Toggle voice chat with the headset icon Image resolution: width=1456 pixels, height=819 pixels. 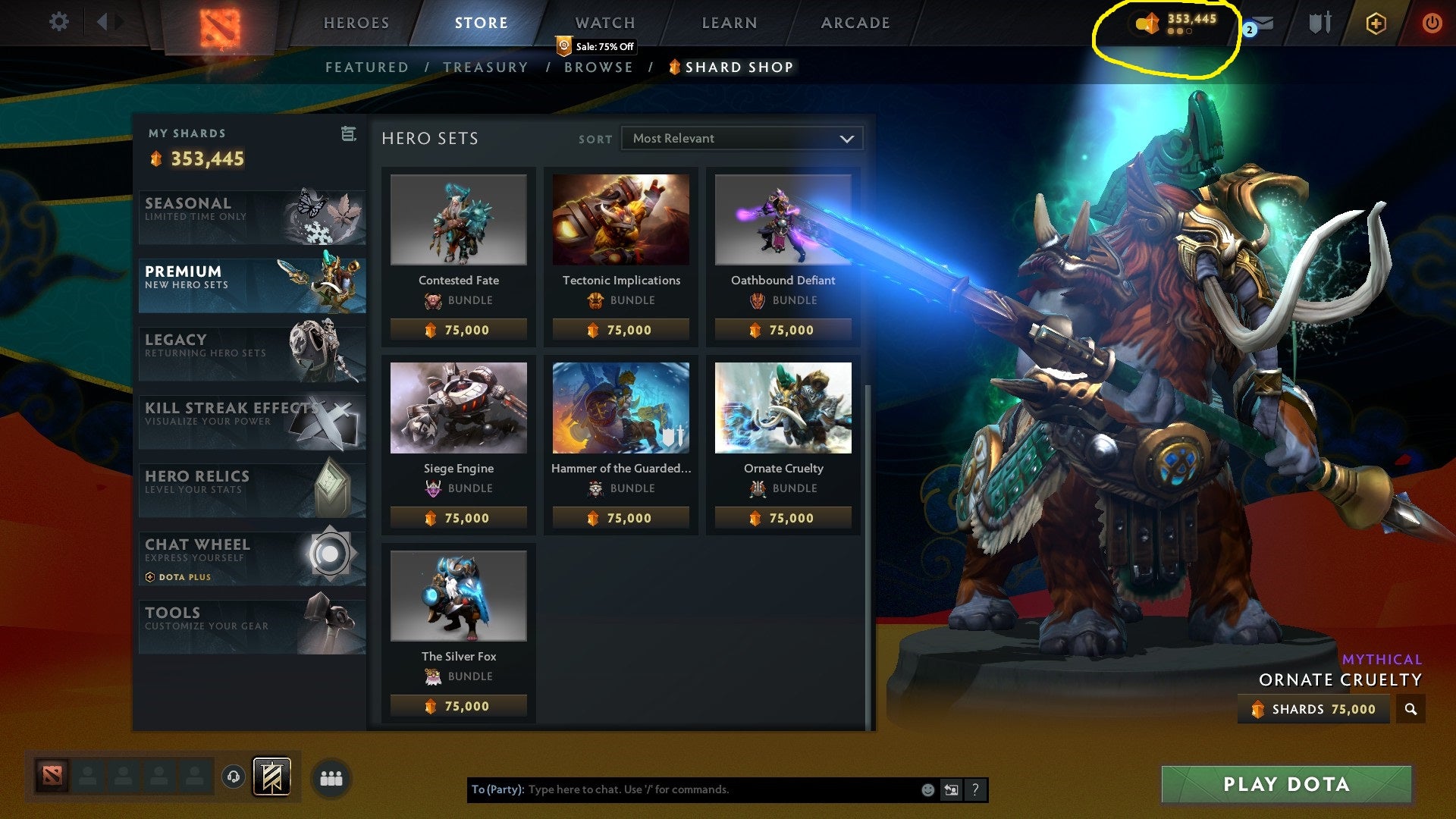click(233, 777)
